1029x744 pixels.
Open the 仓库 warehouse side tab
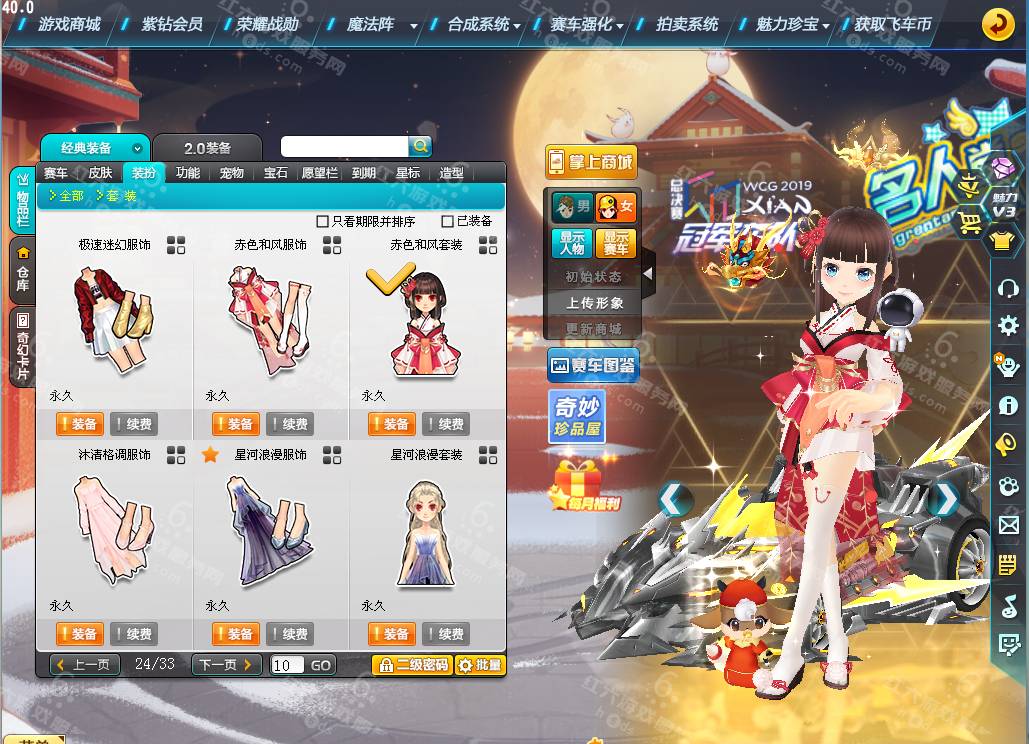point(22,267)
